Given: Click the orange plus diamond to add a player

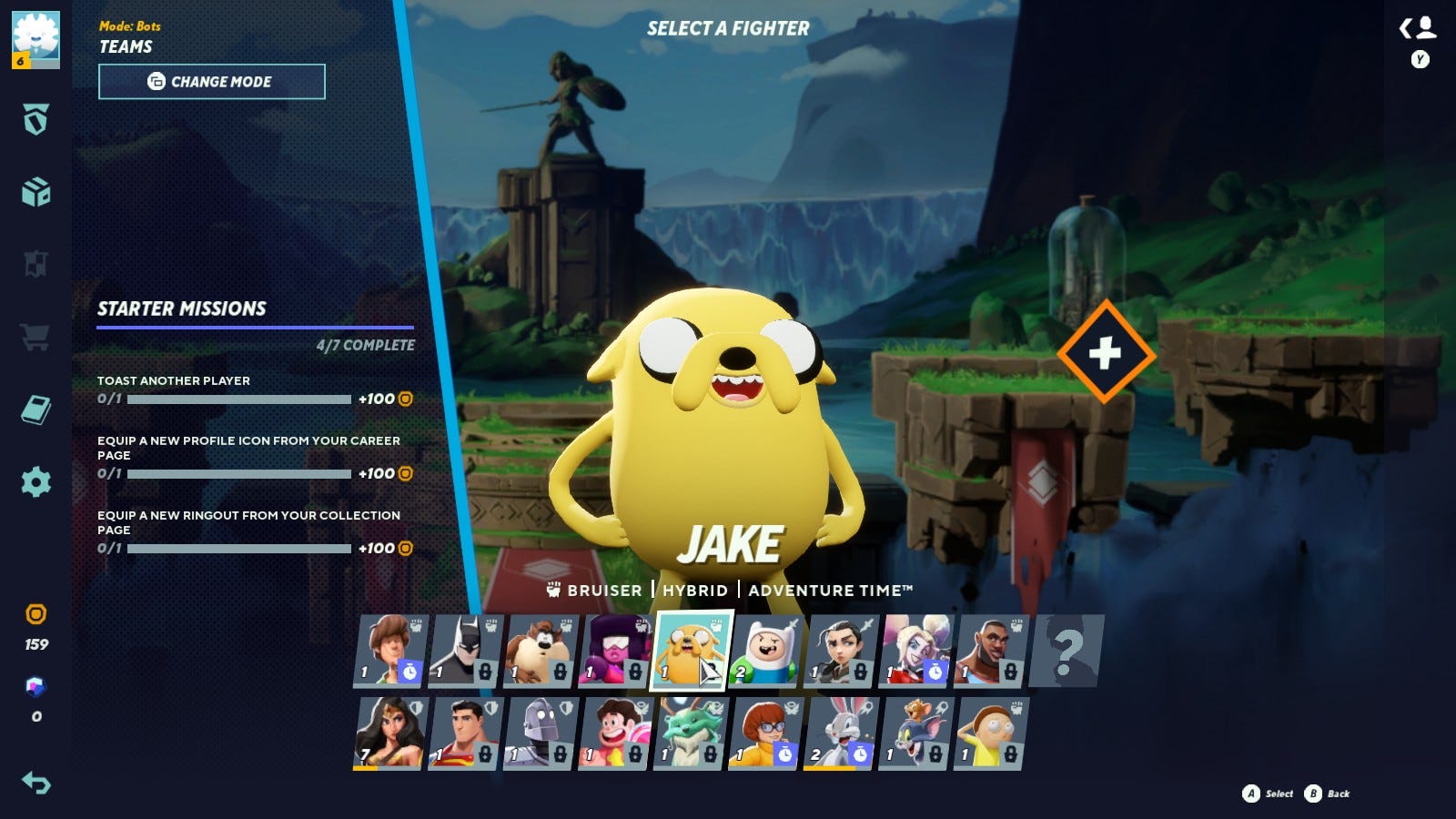Looking at the screenshot, I should tap(1106, 353).
